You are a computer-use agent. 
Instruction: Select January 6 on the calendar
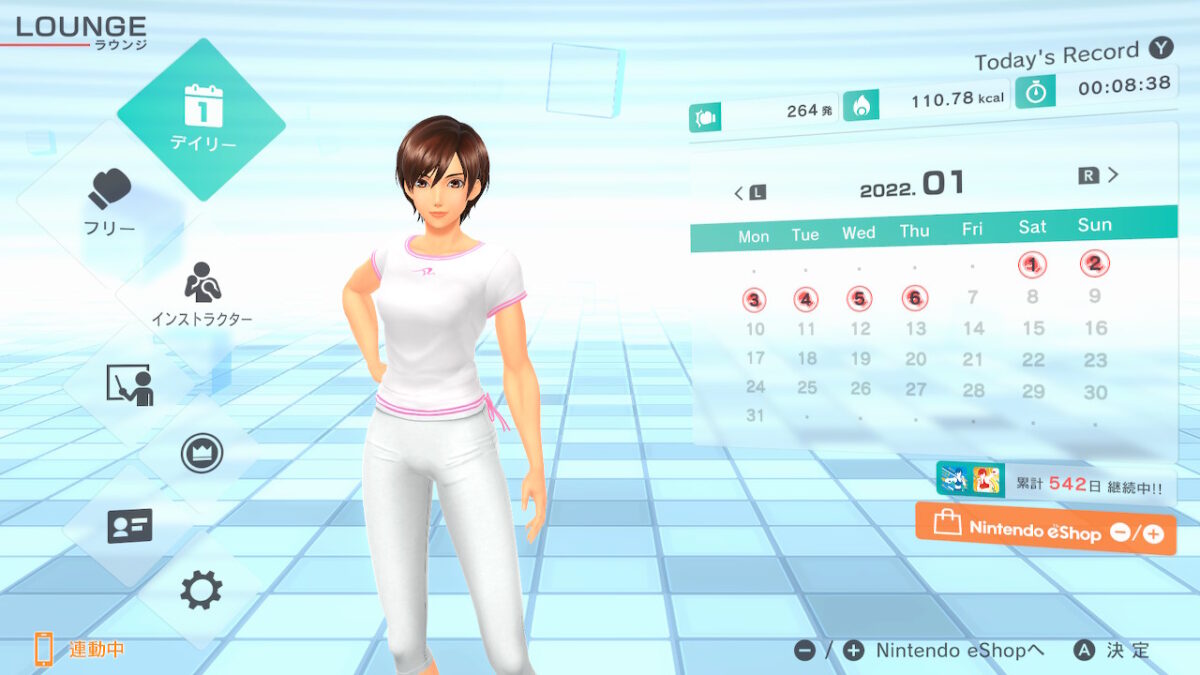coord(914,298)
